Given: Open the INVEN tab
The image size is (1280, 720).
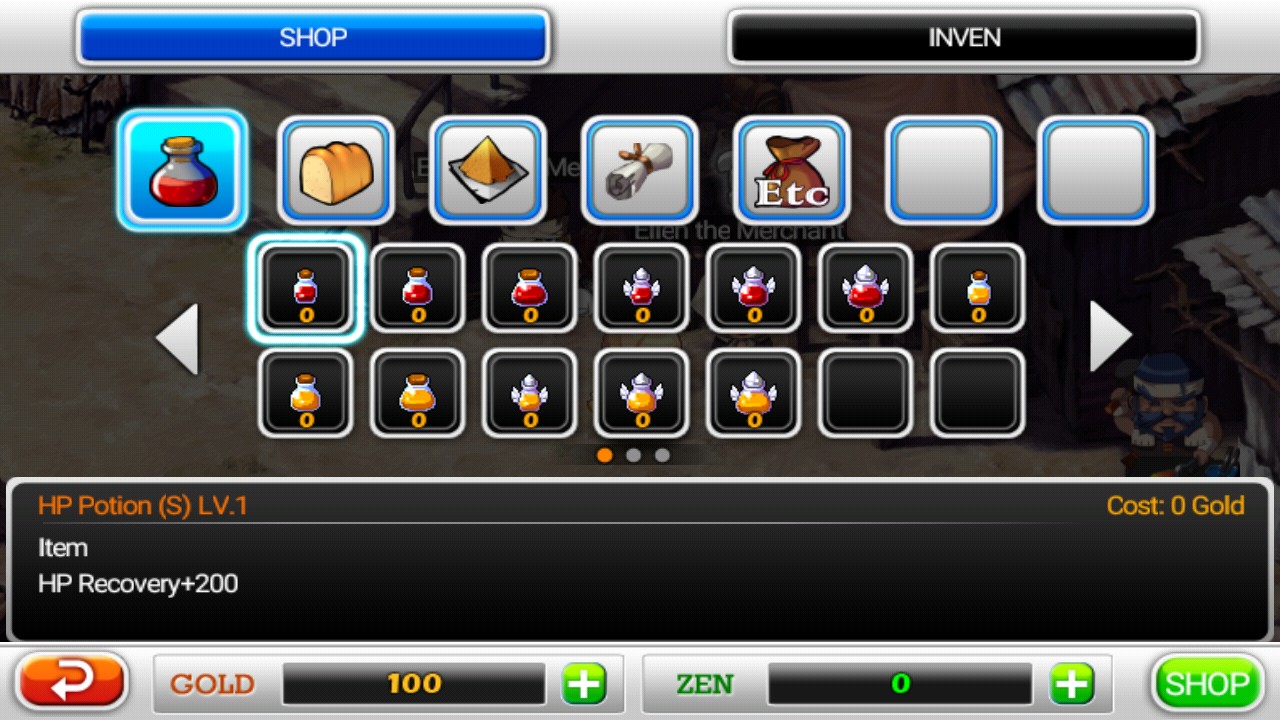Looking at the screenshot, I should (x=963, y=38).
